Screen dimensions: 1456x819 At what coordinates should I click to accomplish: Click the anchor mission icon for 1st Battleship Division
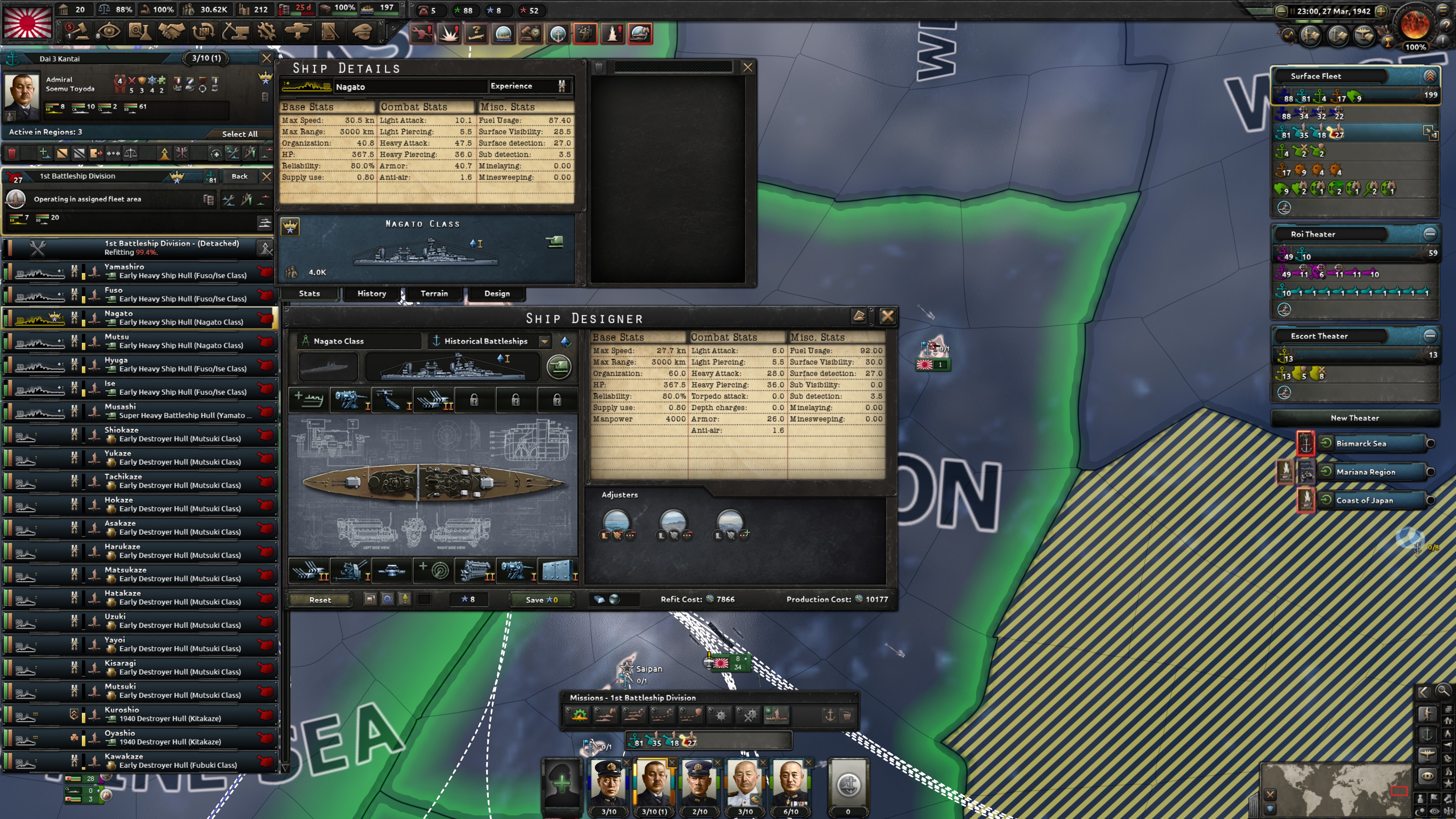point(830,714)
